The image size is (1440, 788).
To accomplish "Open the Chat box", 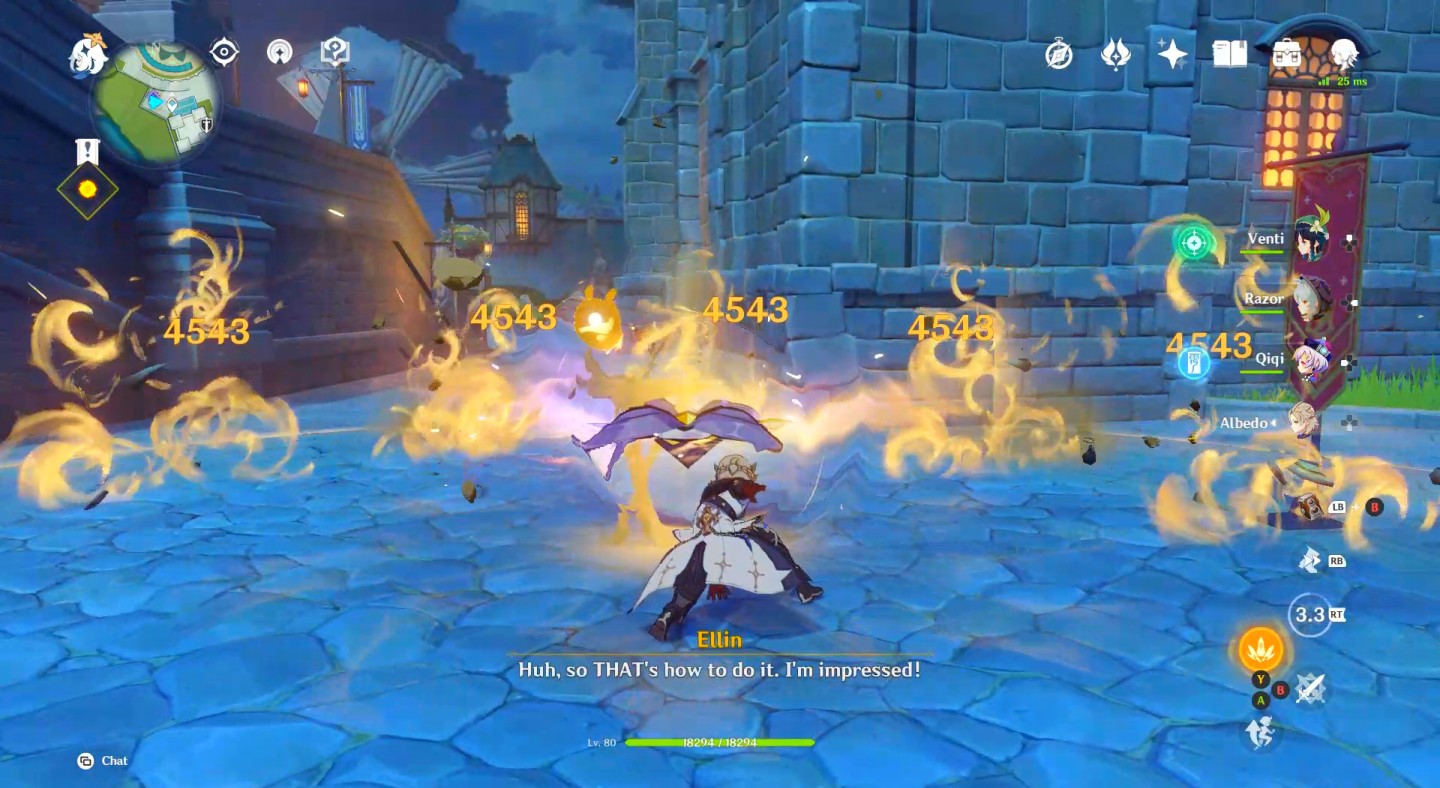I will pos(103,761).
